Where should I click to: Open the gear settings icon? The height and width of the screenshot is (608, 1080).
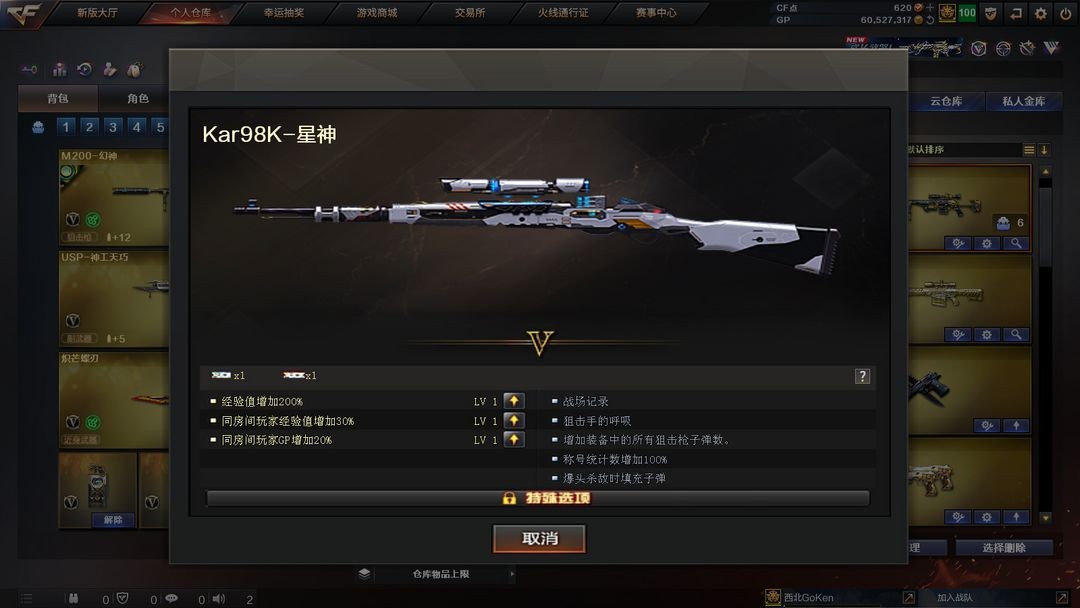pos(1041,13)
